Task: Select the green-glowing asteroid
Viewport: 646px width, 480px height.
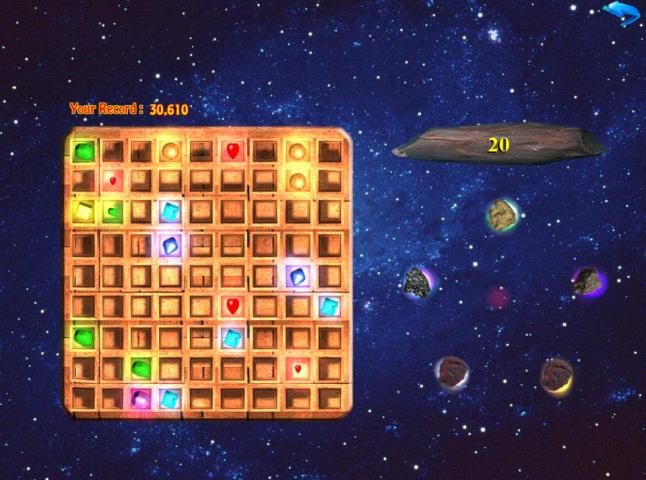Action: tap(500, 213)
